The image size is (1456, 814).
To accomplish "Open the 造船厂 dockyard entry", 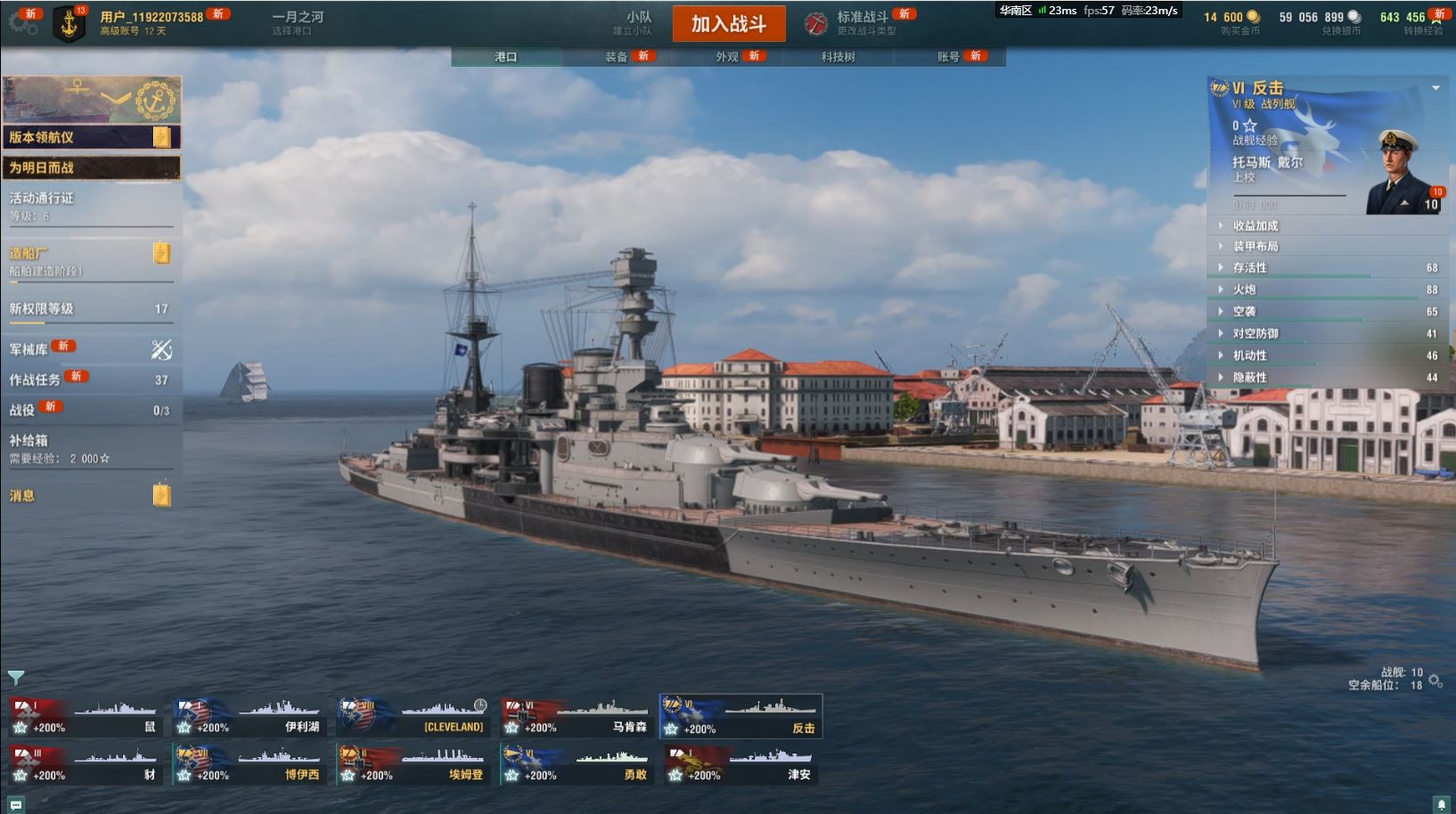I will pos(89,258).
